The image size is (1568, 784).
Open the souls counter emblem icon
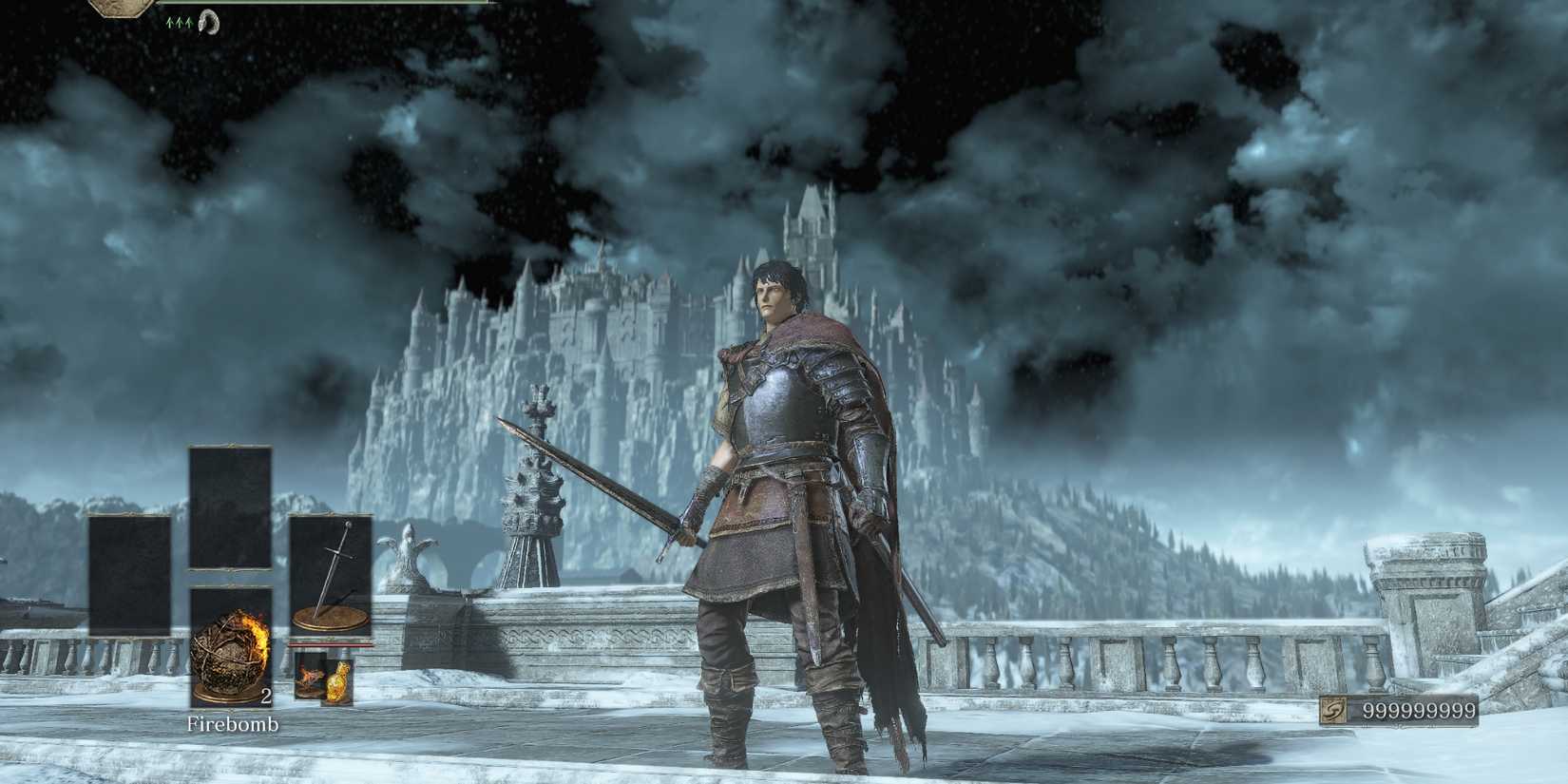click(x=1334, y=711)
